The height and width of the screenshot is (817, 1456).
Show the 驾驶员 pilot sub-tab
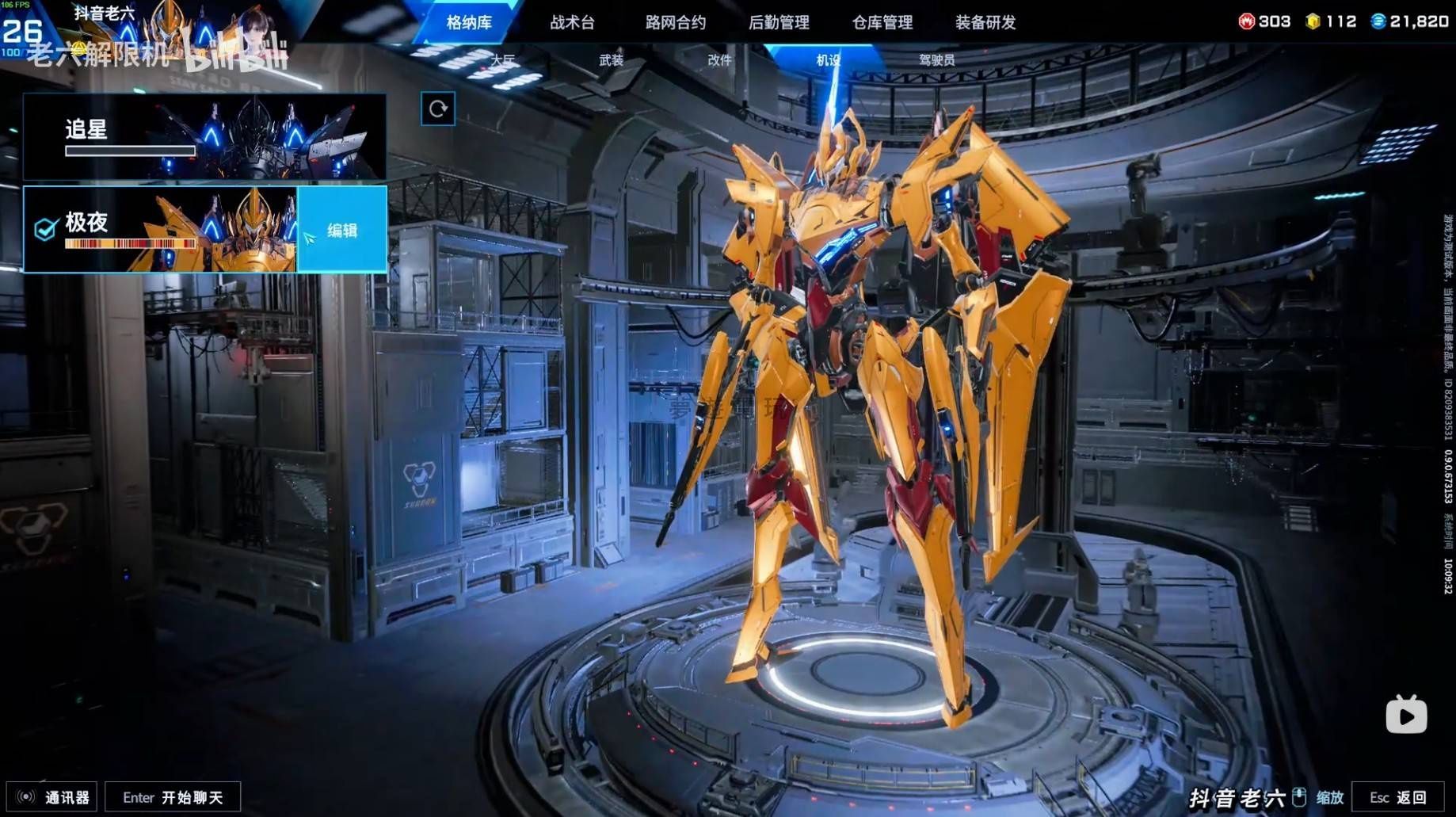[936, 59]
